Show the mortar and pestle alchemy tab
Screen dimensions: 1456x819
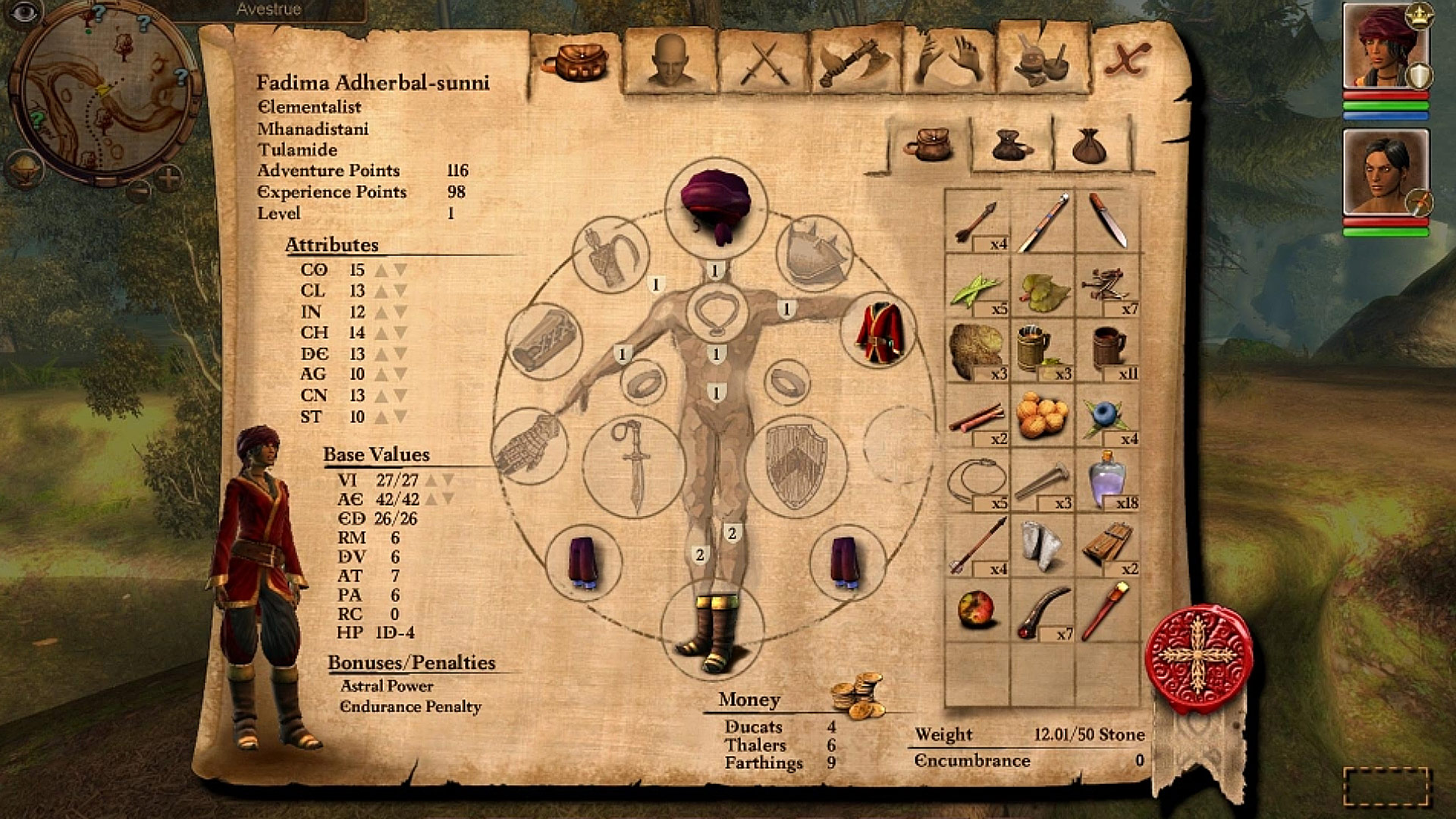(1042, 61)
